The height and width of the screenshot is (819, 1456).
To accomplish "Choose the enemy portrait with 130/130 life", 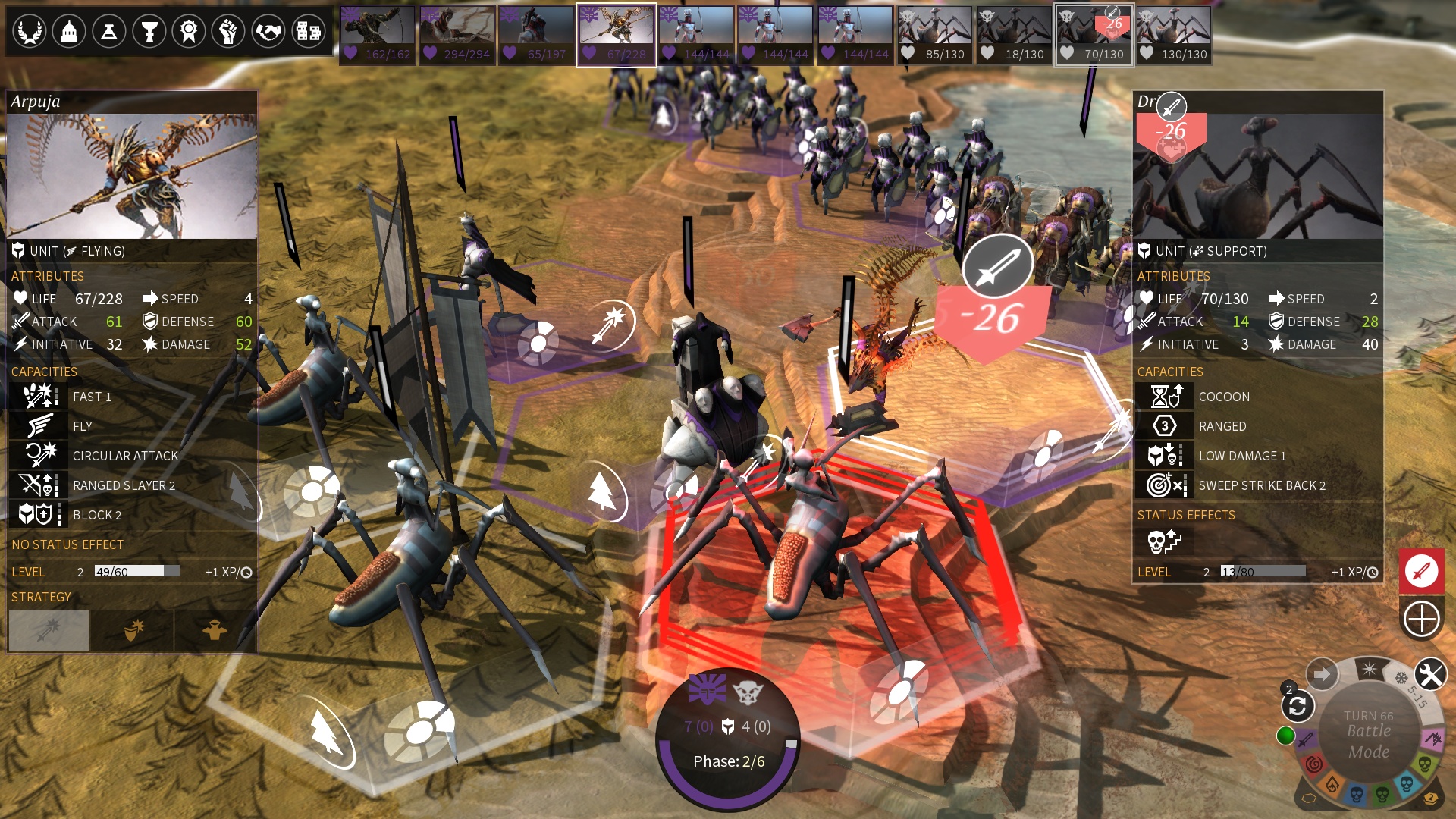I will tap(1173, 35).
